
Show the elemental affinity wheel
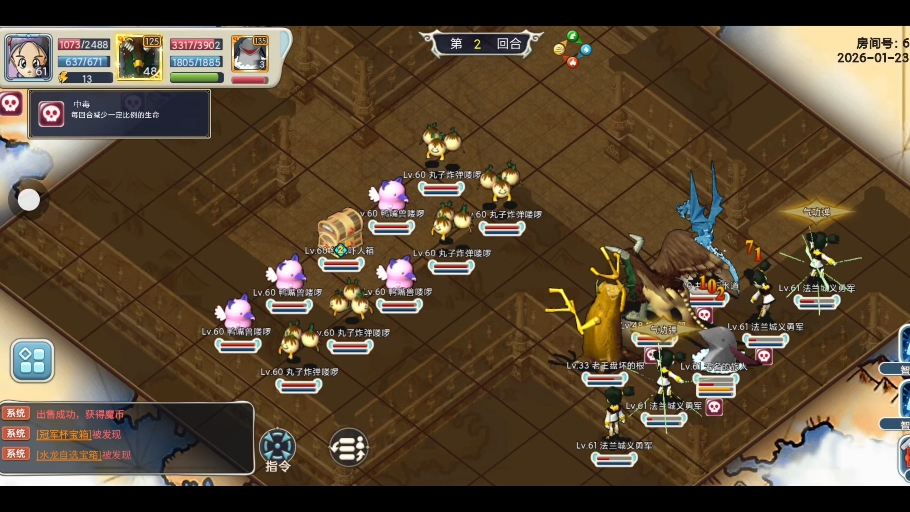click(x=572, y=49)
